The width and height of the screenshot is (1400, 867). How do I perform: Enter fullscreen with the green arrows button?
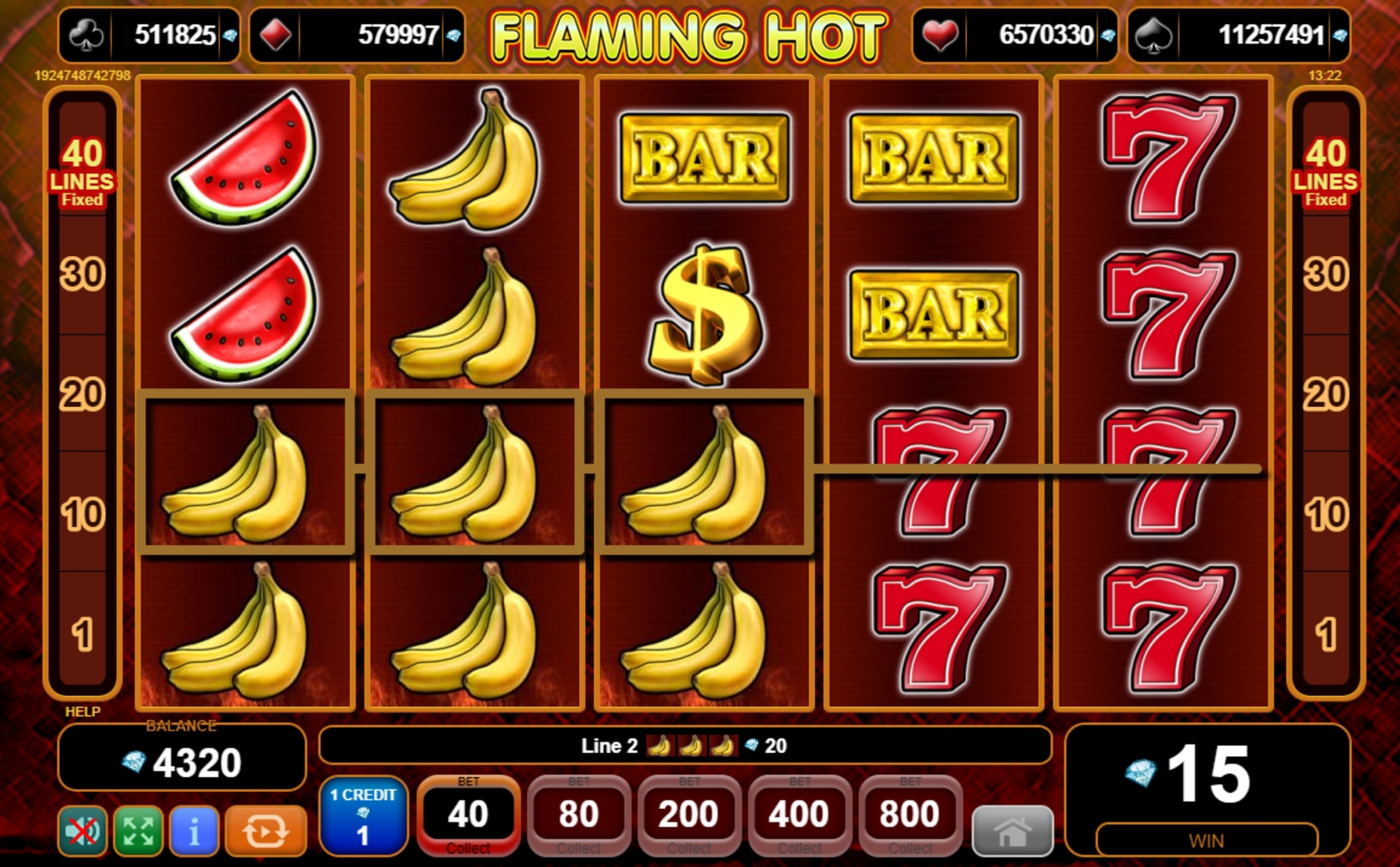138,830
